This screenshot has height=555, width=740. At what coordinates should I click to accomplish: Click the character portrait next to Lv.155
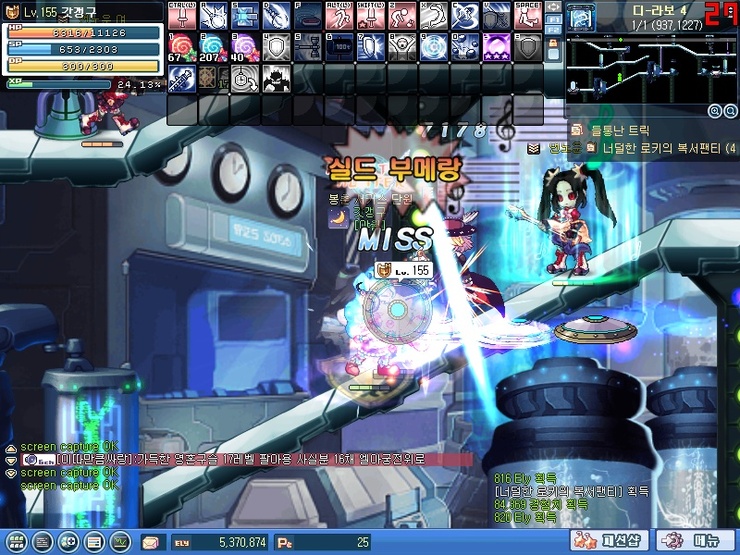coord(12,12)
